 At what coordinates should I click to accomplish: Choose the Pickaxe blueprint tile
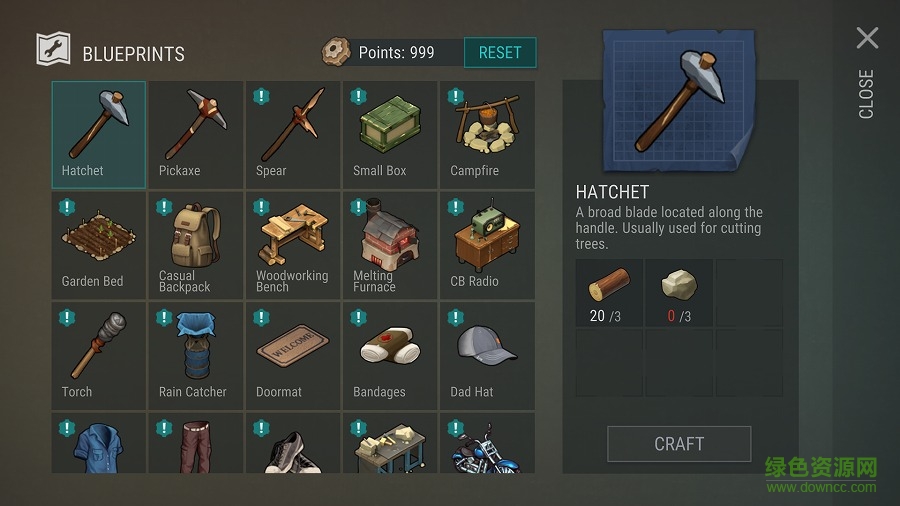(x=195, y=133)
